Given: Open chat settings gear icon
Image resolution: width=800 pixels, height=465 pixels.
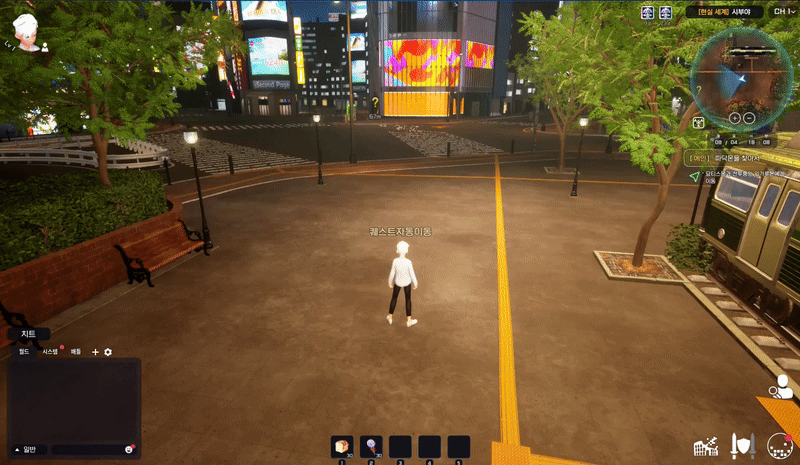Looking at the screenshot, I should 108,352.
